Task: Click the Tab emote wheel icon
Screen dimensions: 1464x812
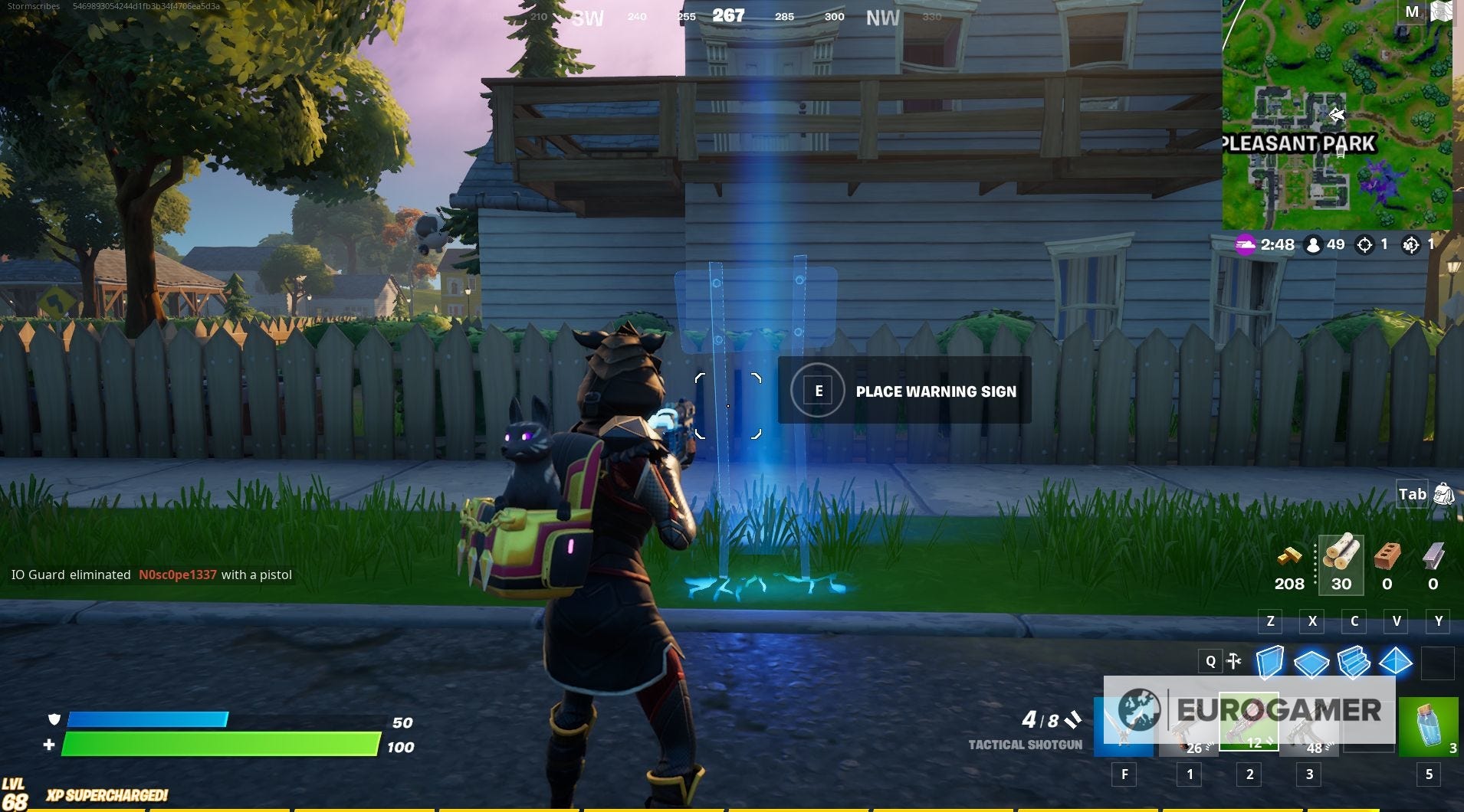Action: [1443, 495]
